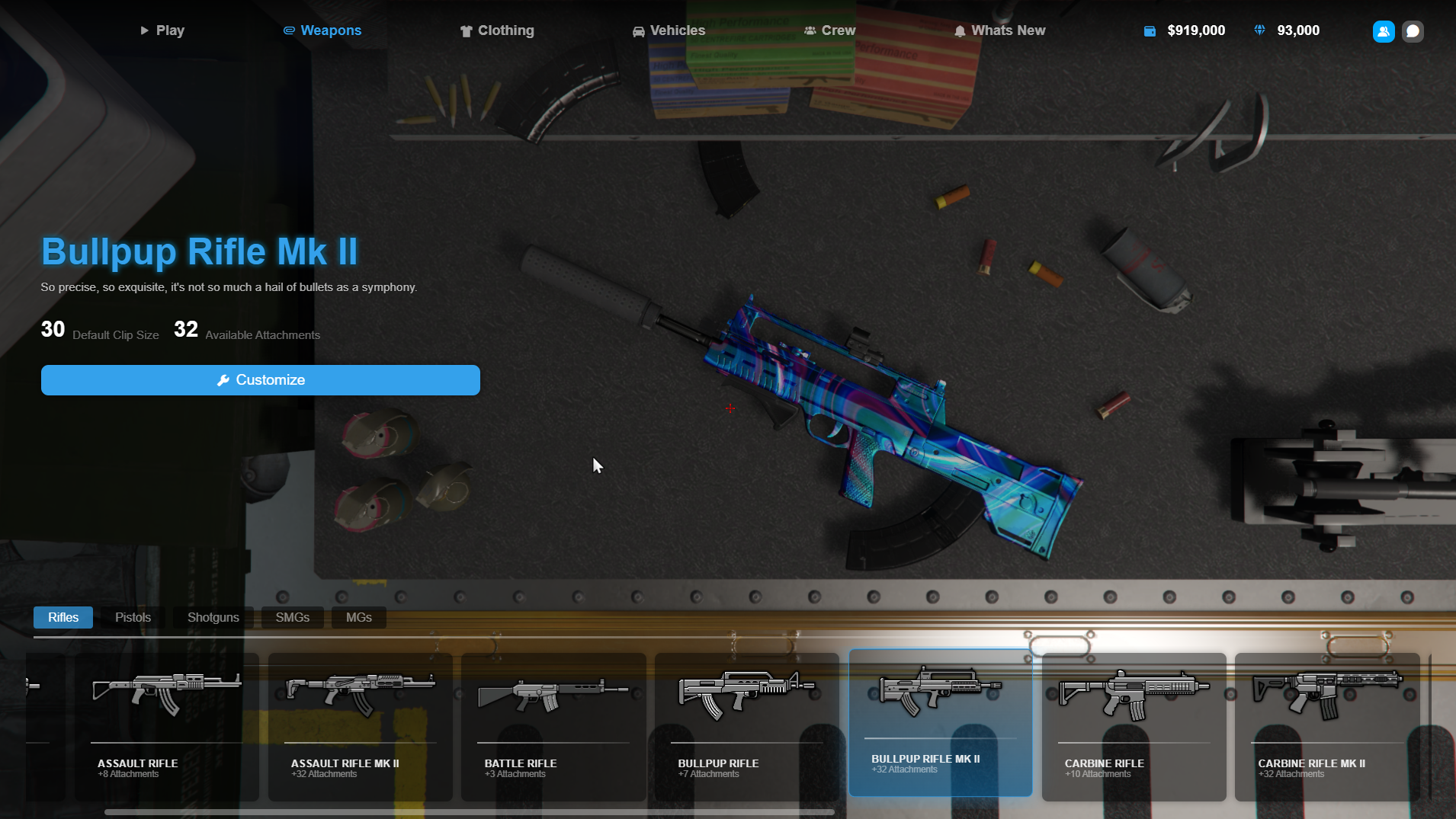
Task: Select the Carbine Rifle Mk II card
Action: 1326,726
